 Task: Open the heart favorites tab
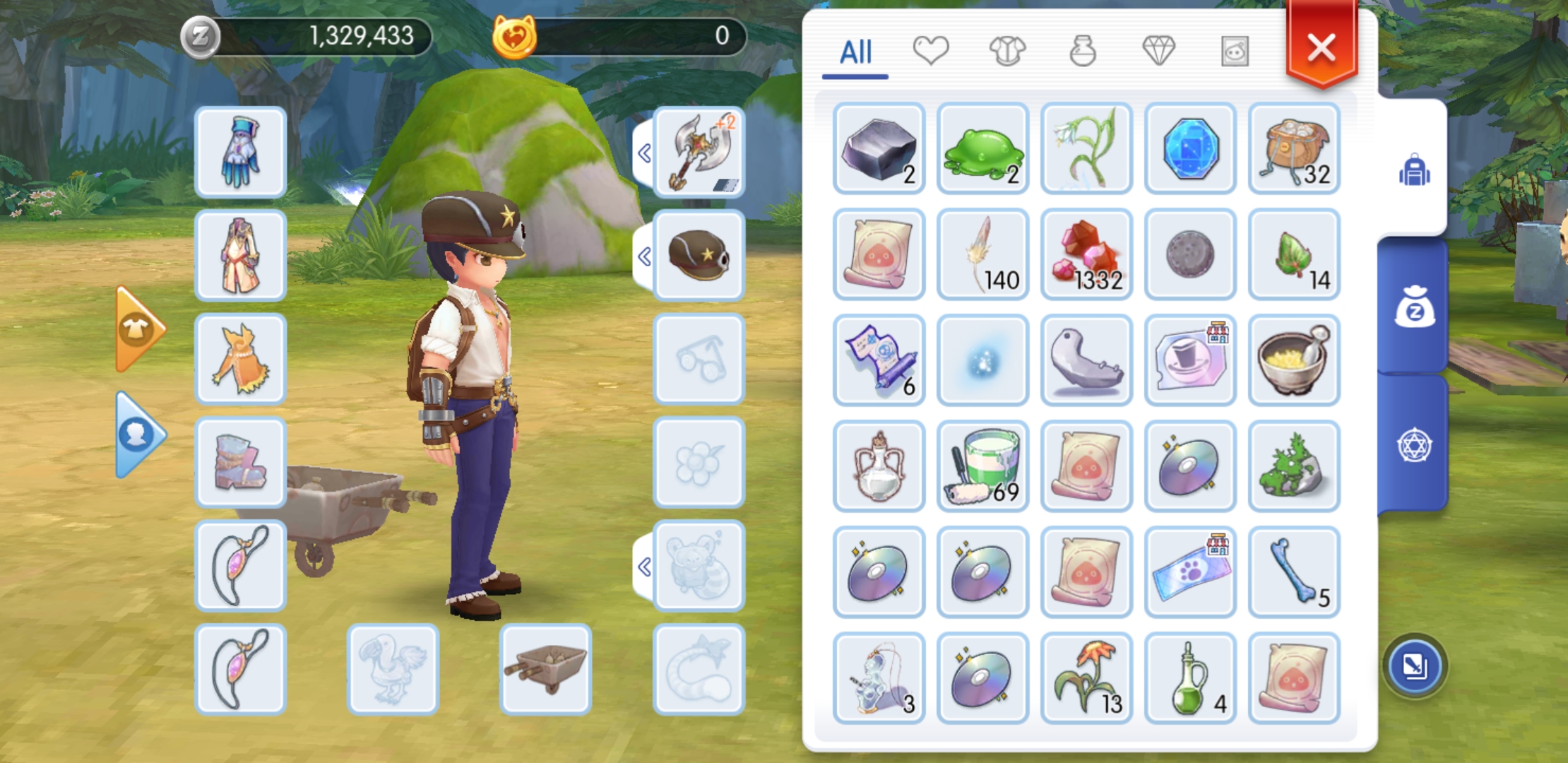point(930,51)
